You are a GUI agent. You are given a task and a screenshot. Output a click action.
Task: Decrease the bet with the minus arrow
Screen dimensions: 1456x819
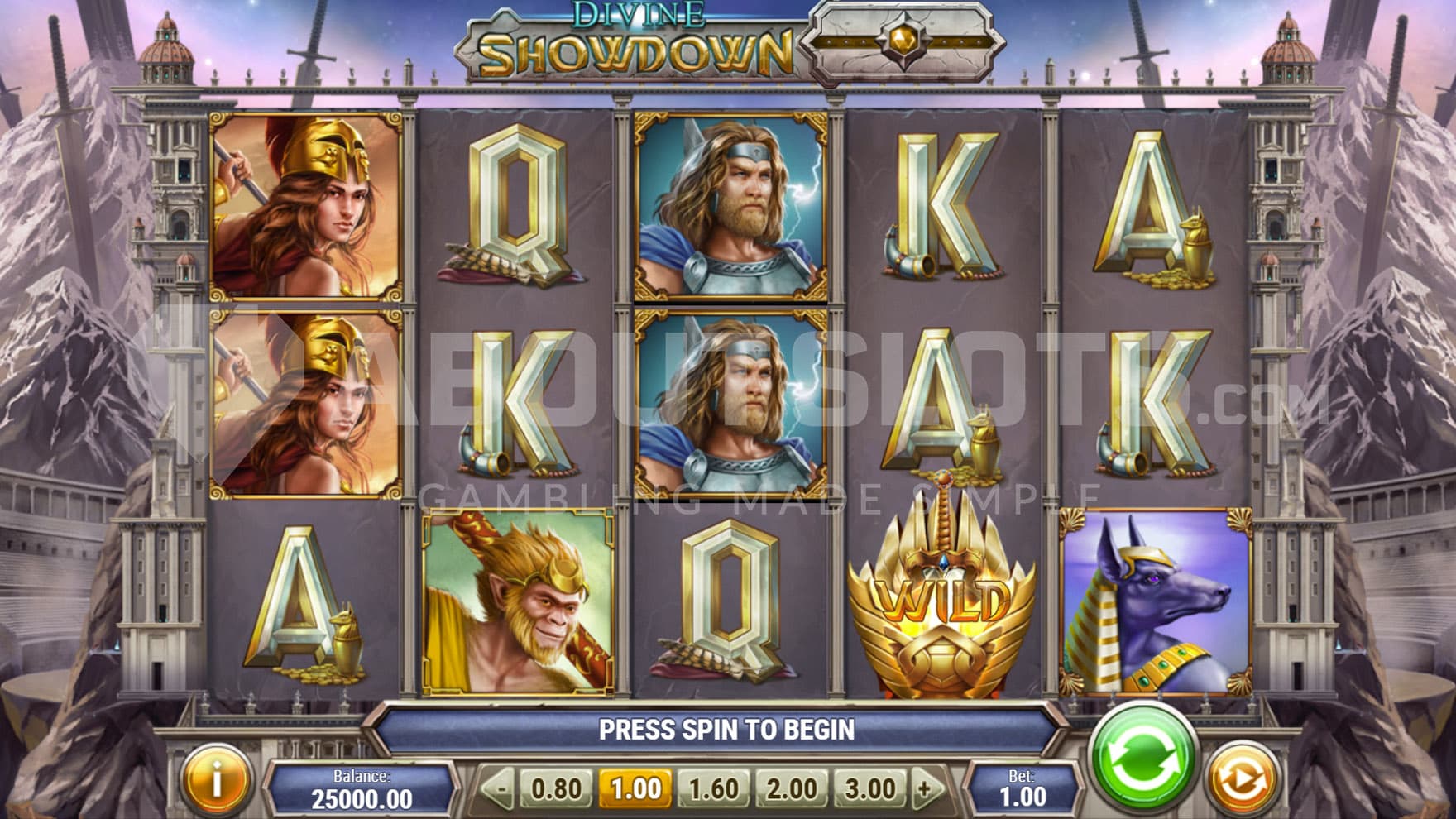[498, 788]
